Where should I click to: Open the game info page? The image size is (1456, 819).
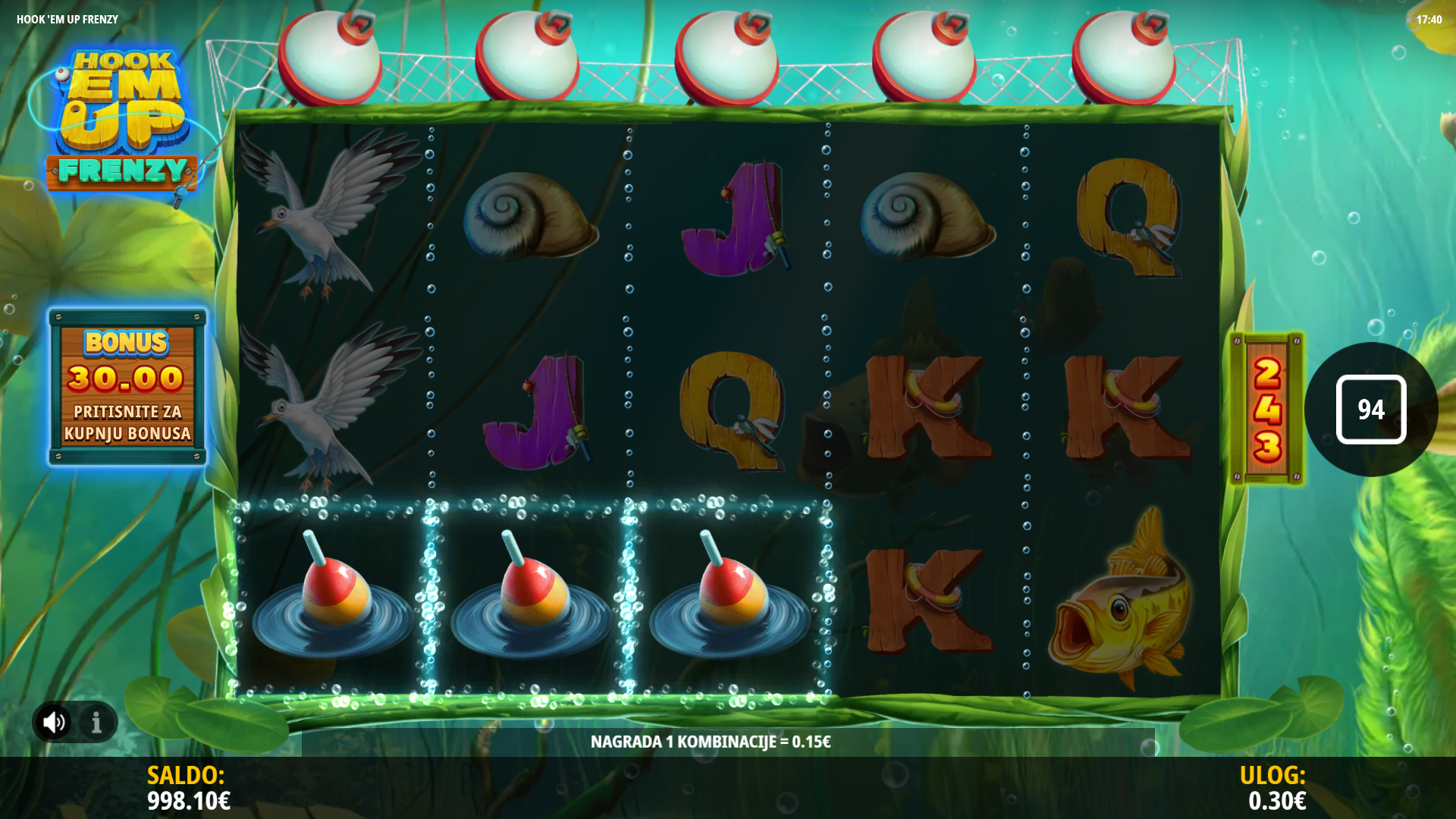point(96,722)
